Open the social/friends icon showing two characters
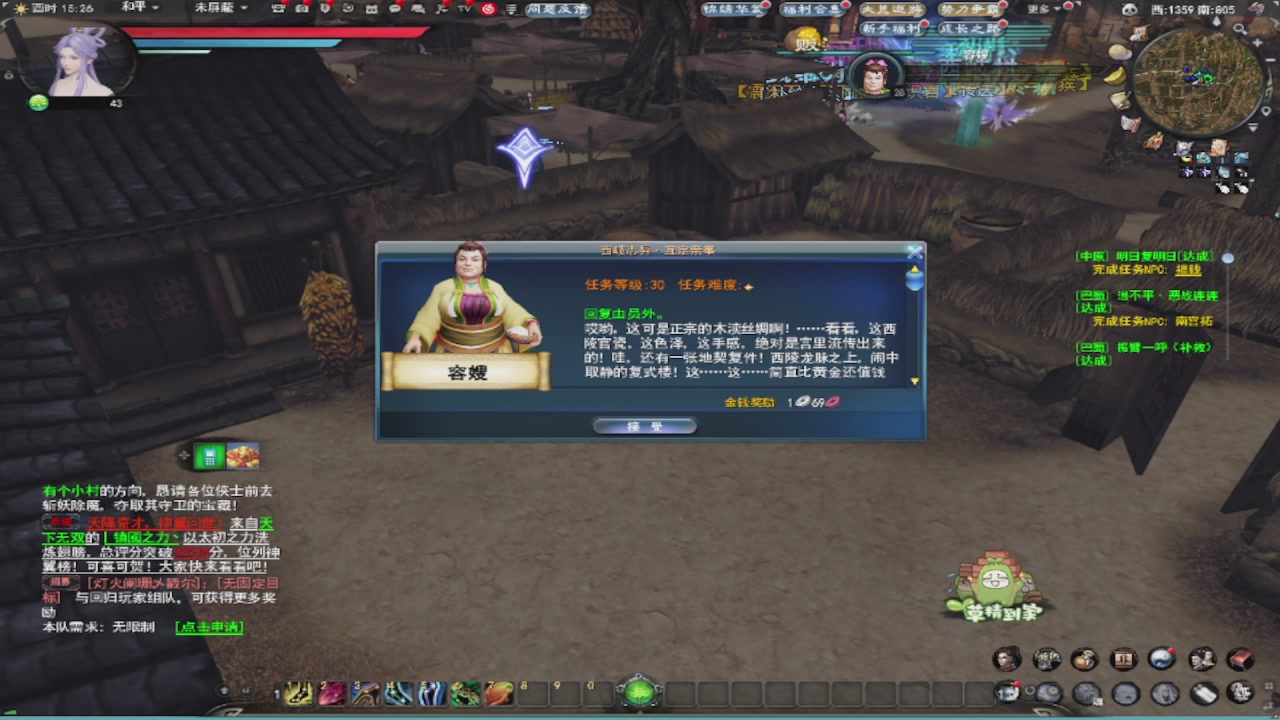The width and height of the screenshot is (1280, 720). (1201, 660)
